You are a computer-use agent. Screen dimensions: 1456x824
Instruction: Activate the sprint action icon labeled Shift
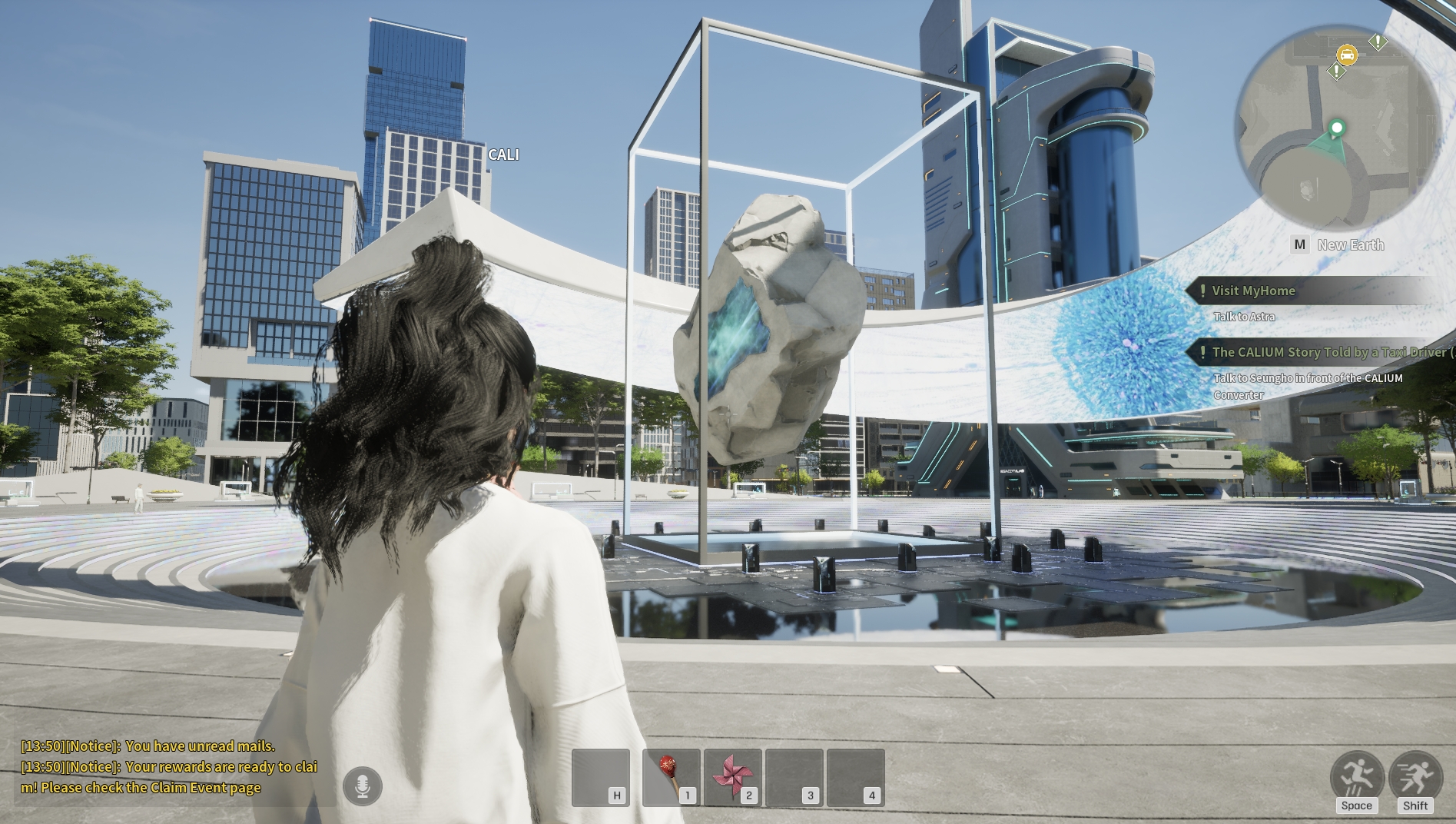tap(1415, 776)
